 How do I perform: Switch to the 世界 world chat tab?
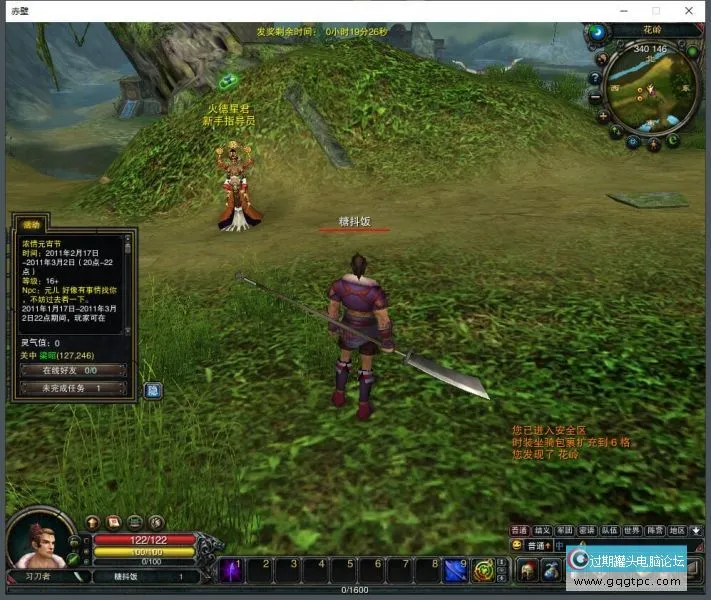tap(632, 530)
